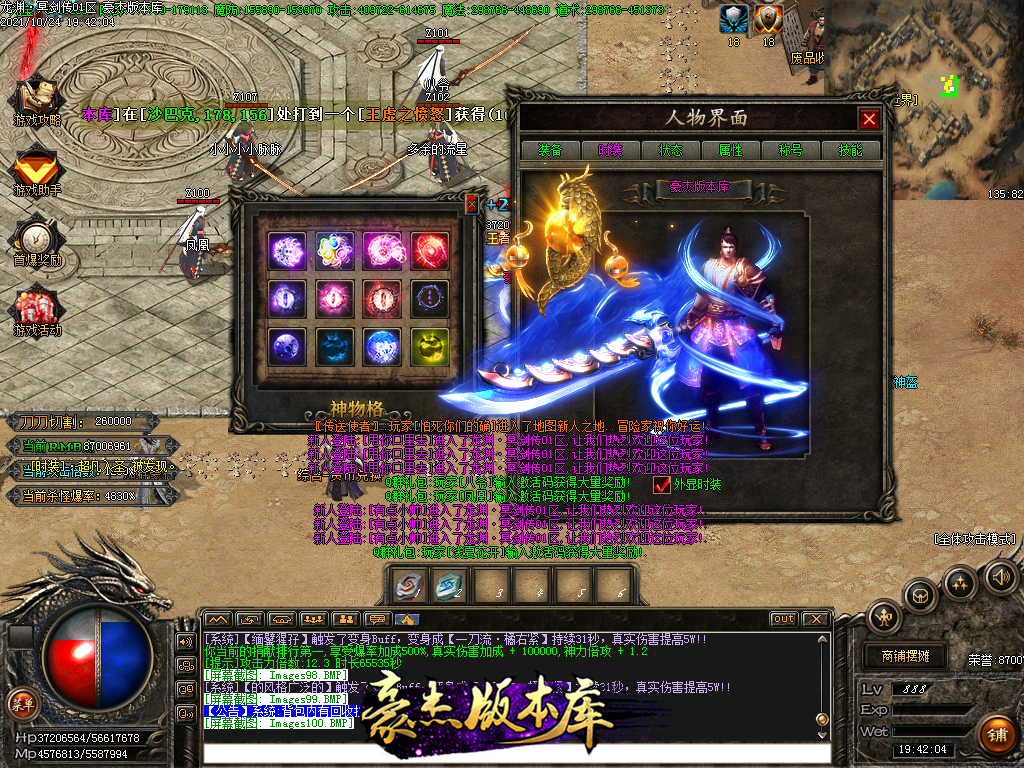Select the pink spiral shell relic slot
This screenshot has width=1024, height=768.
381,250
